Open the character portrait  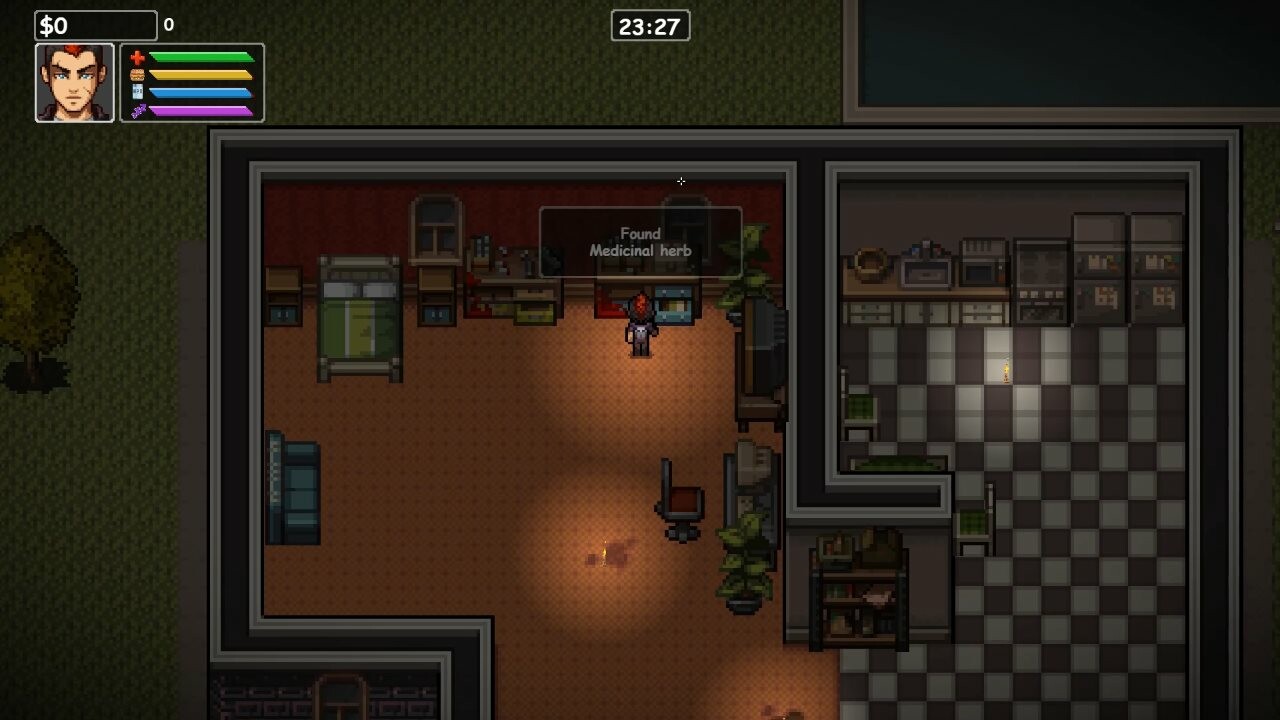(75, 80)
